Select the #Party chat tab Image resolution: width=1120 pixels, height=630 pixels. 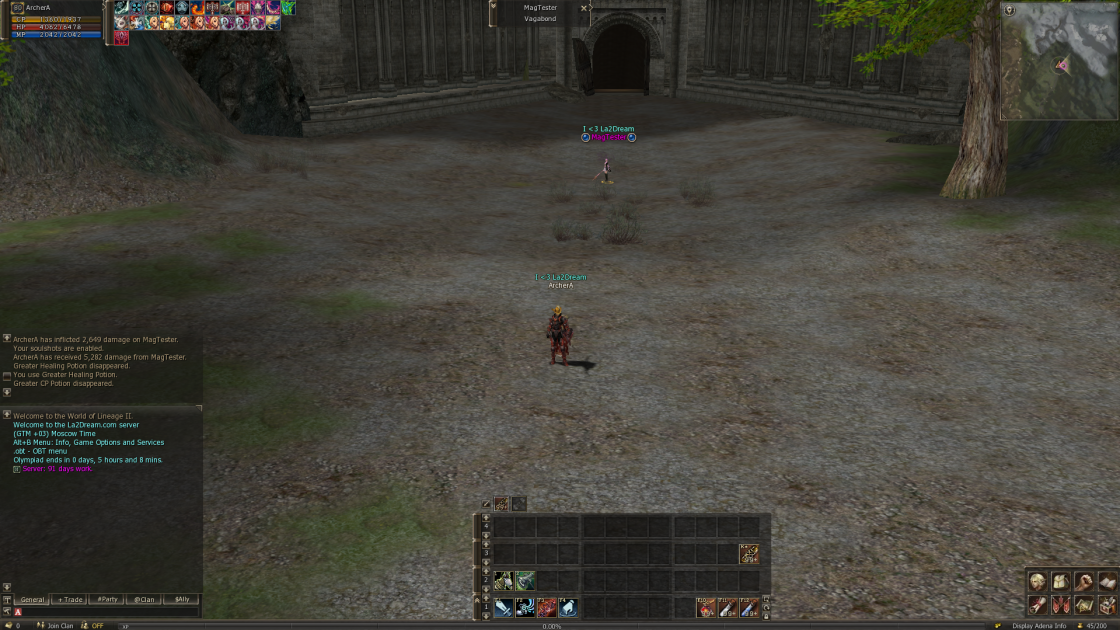point(107,600)
